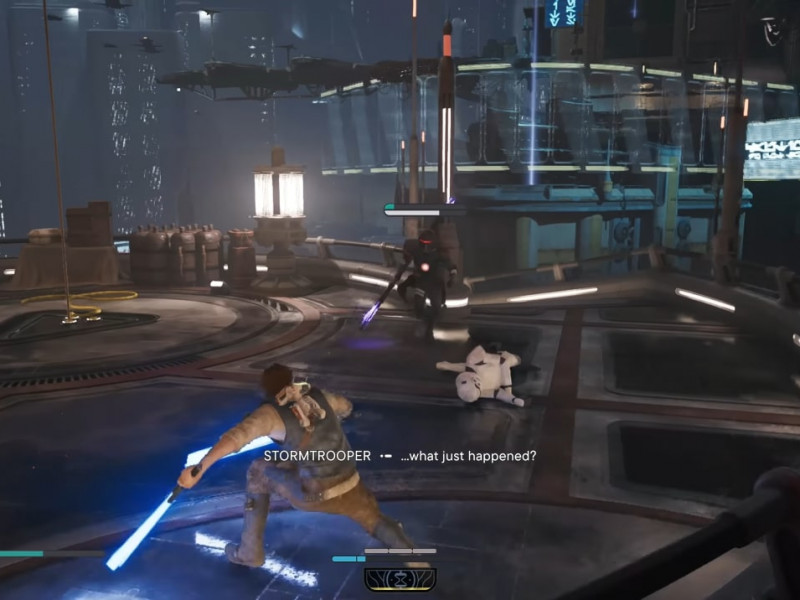Viewport: 800px width, 600px height.
Task: Select the lightsaber stance emblem icon
Action: point(399,578)
